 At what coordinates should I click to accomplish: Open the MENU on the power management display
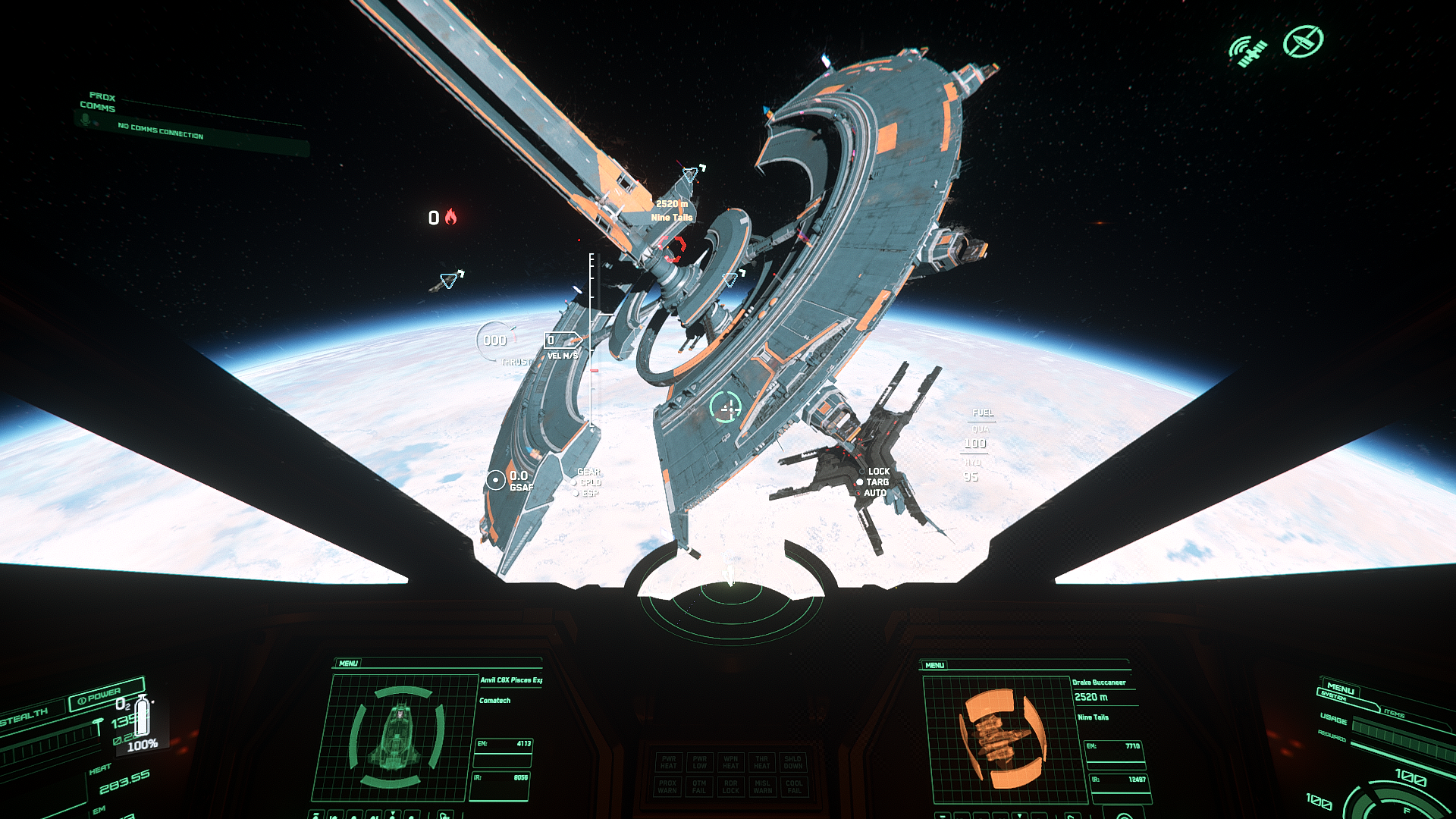[x=1340, y=689]
